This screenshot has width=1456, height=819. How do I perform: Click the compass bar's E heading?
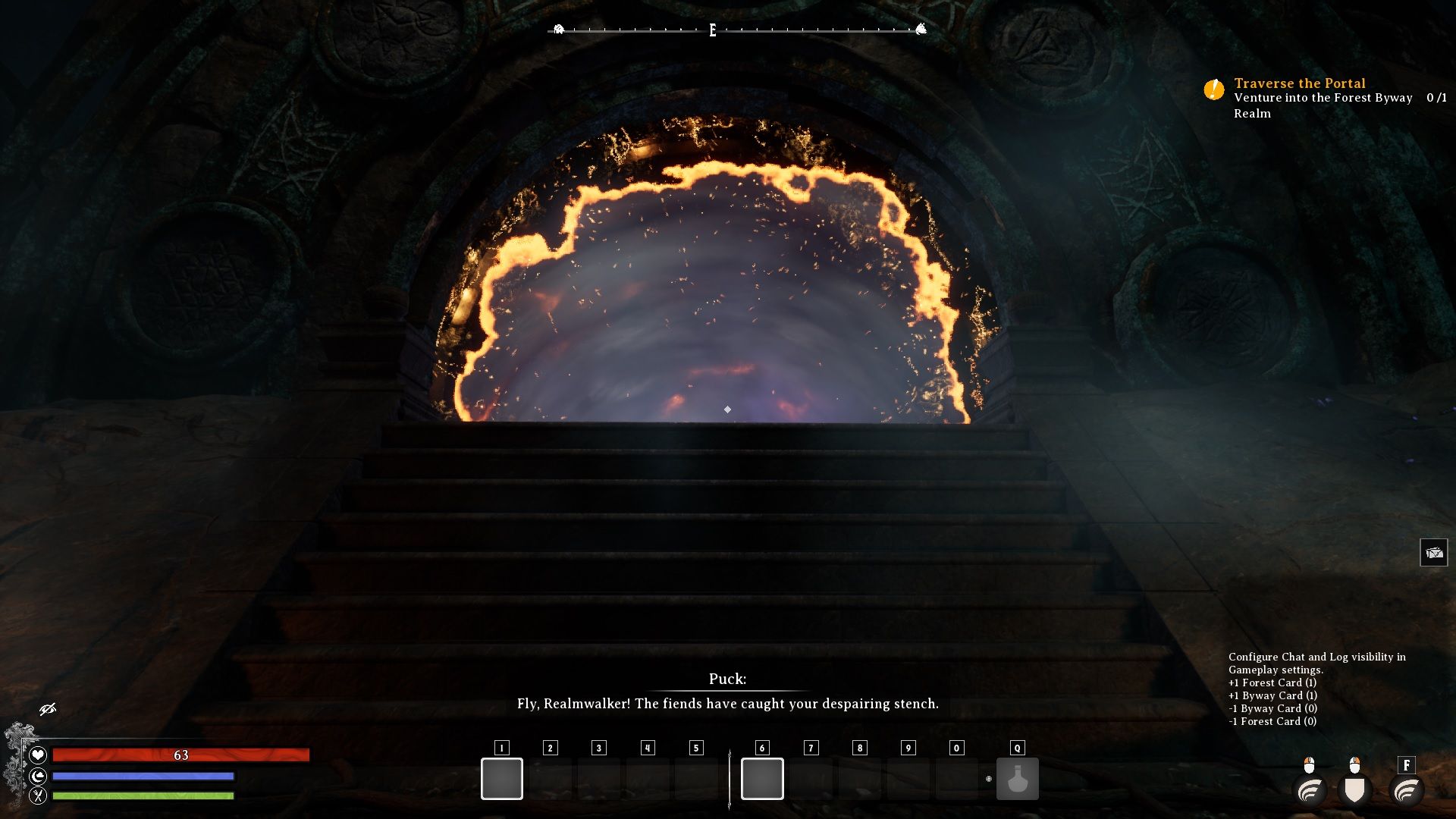pos(713,30)
